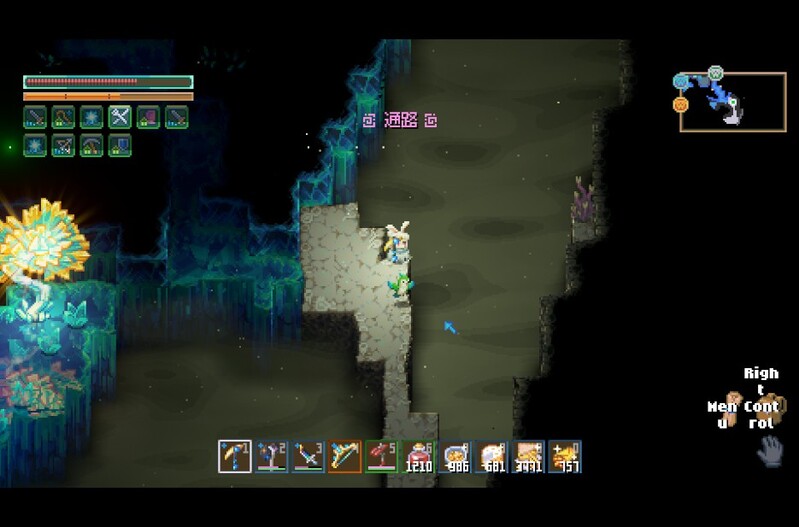Click the orange waypoint marker on minimap
Screen dimensions: 799x527
[681, 104]
